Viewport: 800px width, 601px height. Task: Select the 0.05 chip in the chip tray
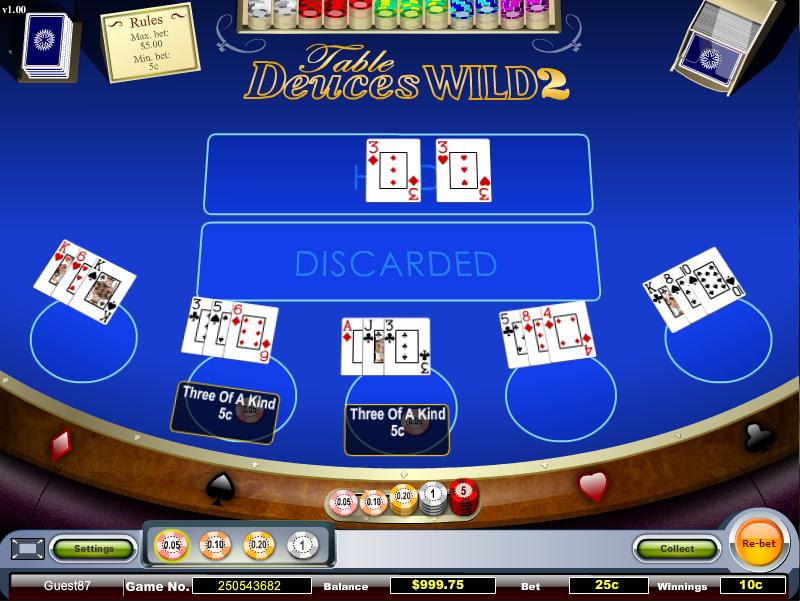[x=172, y=545]
